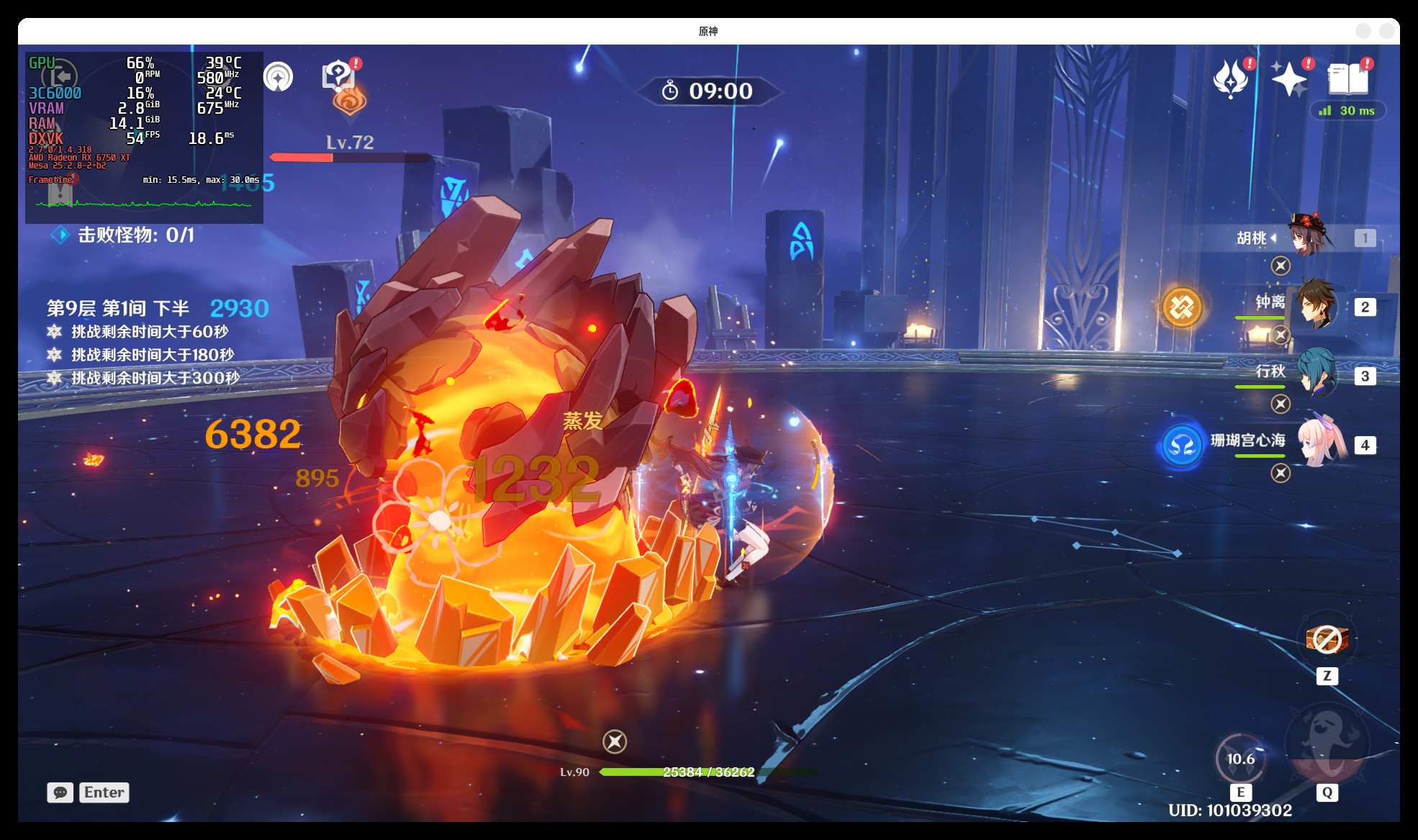Switch to party member 钟离
The height and width of the screenshot is (840, 1418).
tap(1317, 305)
